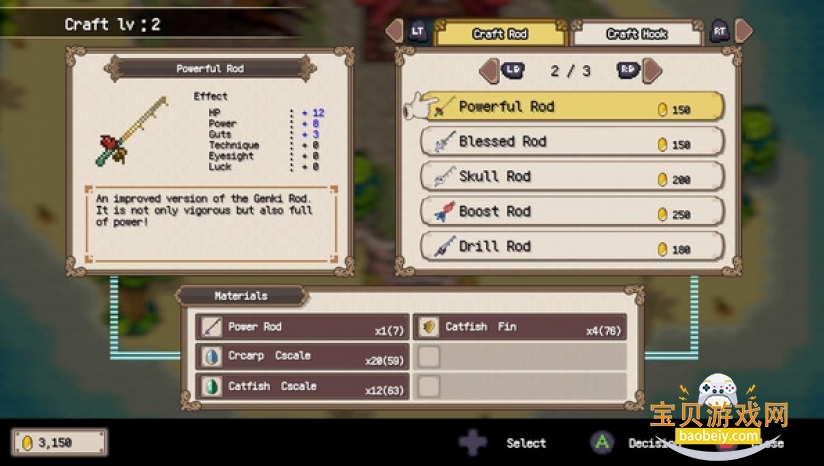Screen dimensions: 824x466
Task: Switch to the Craft Rod tab
Action: coord(501,34)
